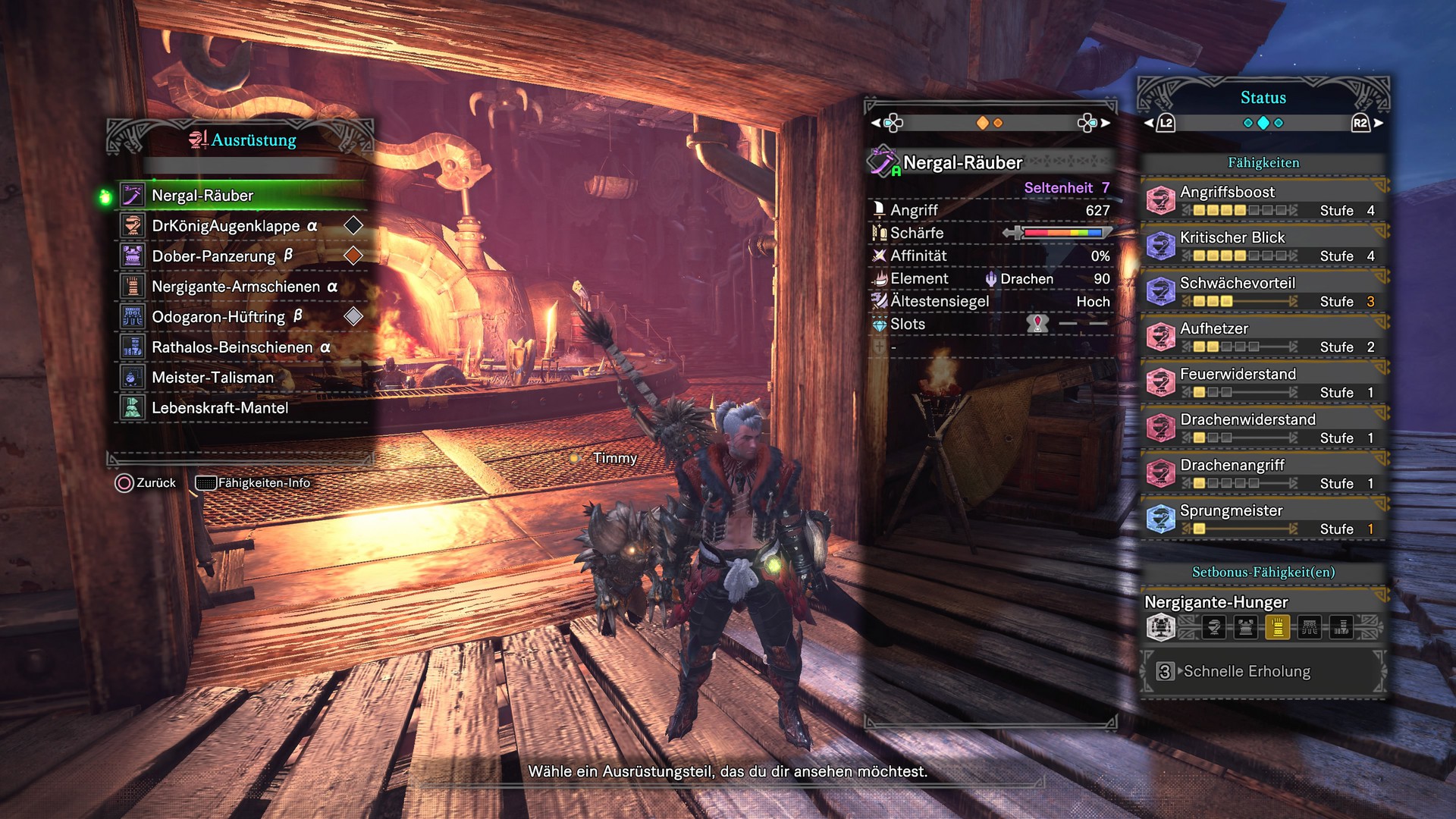The image size is (1456, 819).
Task: Select the Aufhetzer skill row
Action: (1262, 337)
